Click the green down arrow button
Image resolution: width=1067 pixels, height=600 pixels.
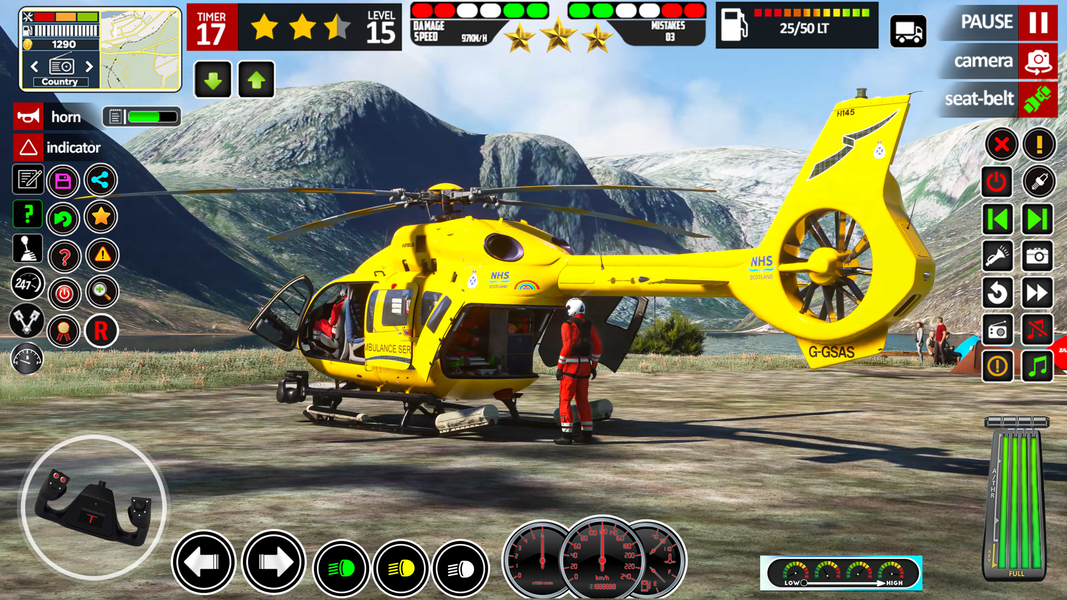213,80
